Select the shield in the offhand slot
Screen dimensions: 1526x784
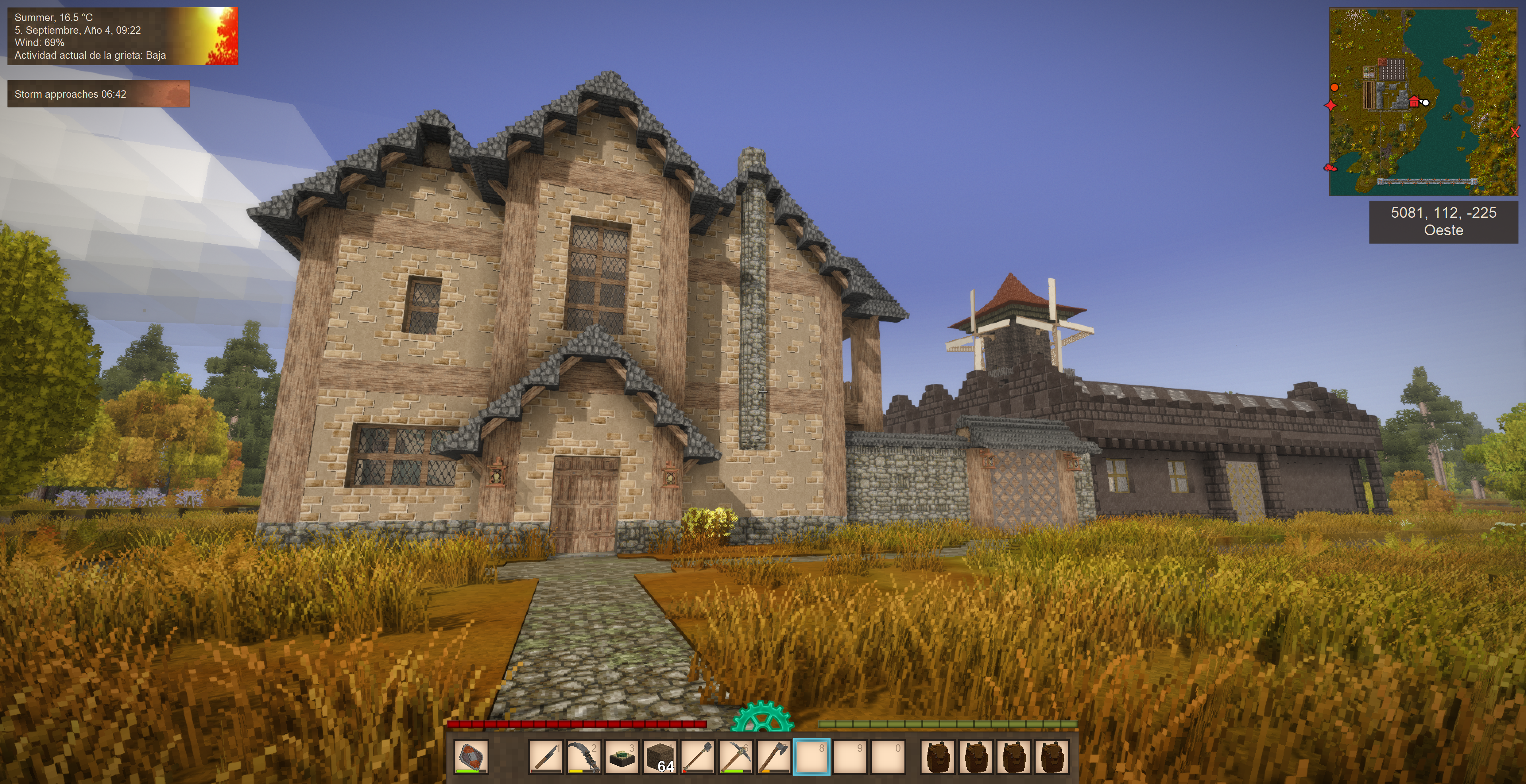pos(471,757)
